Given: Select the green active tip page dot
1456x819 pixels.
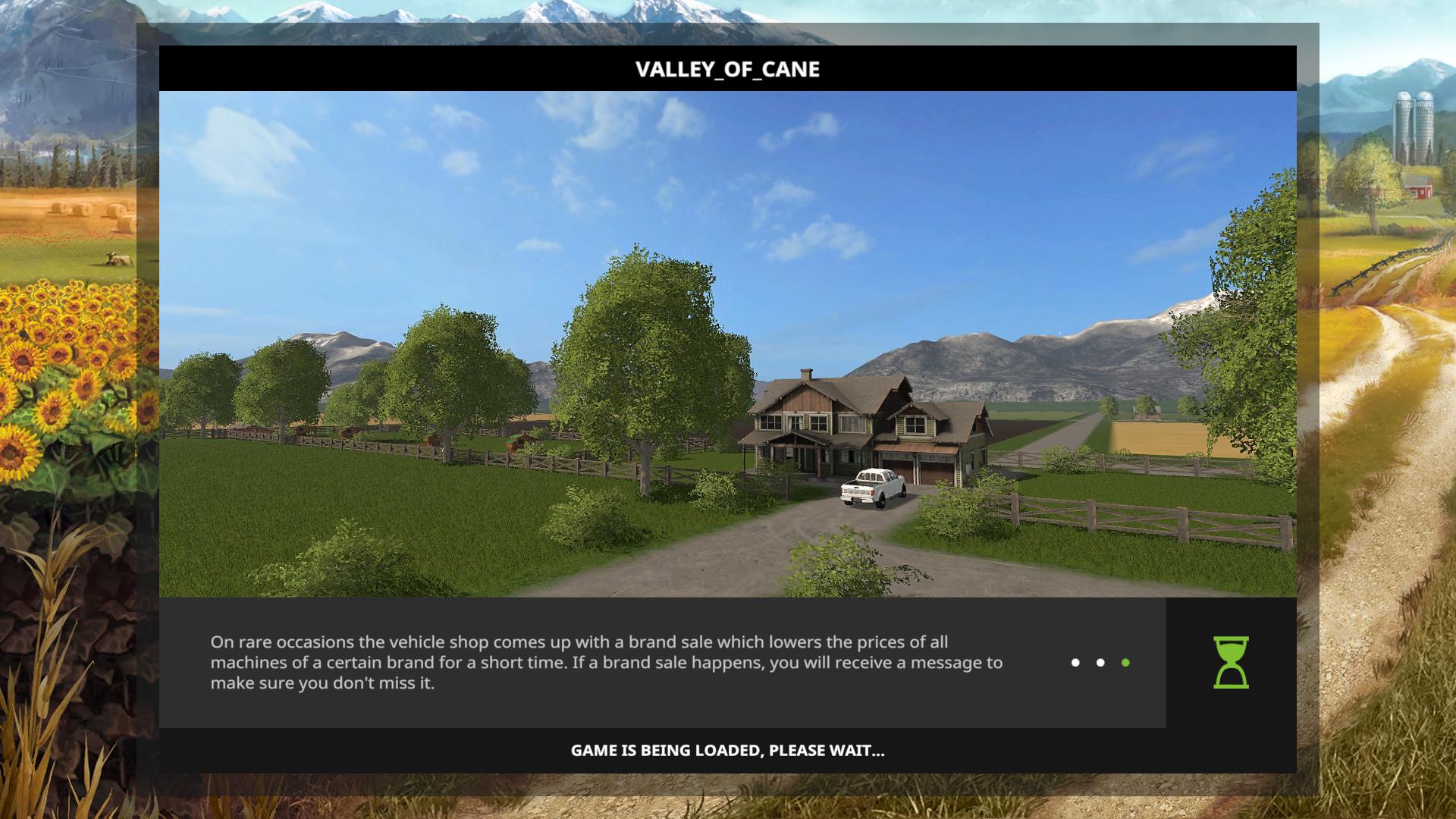Looking at the screenshot, I should 1125,663.
